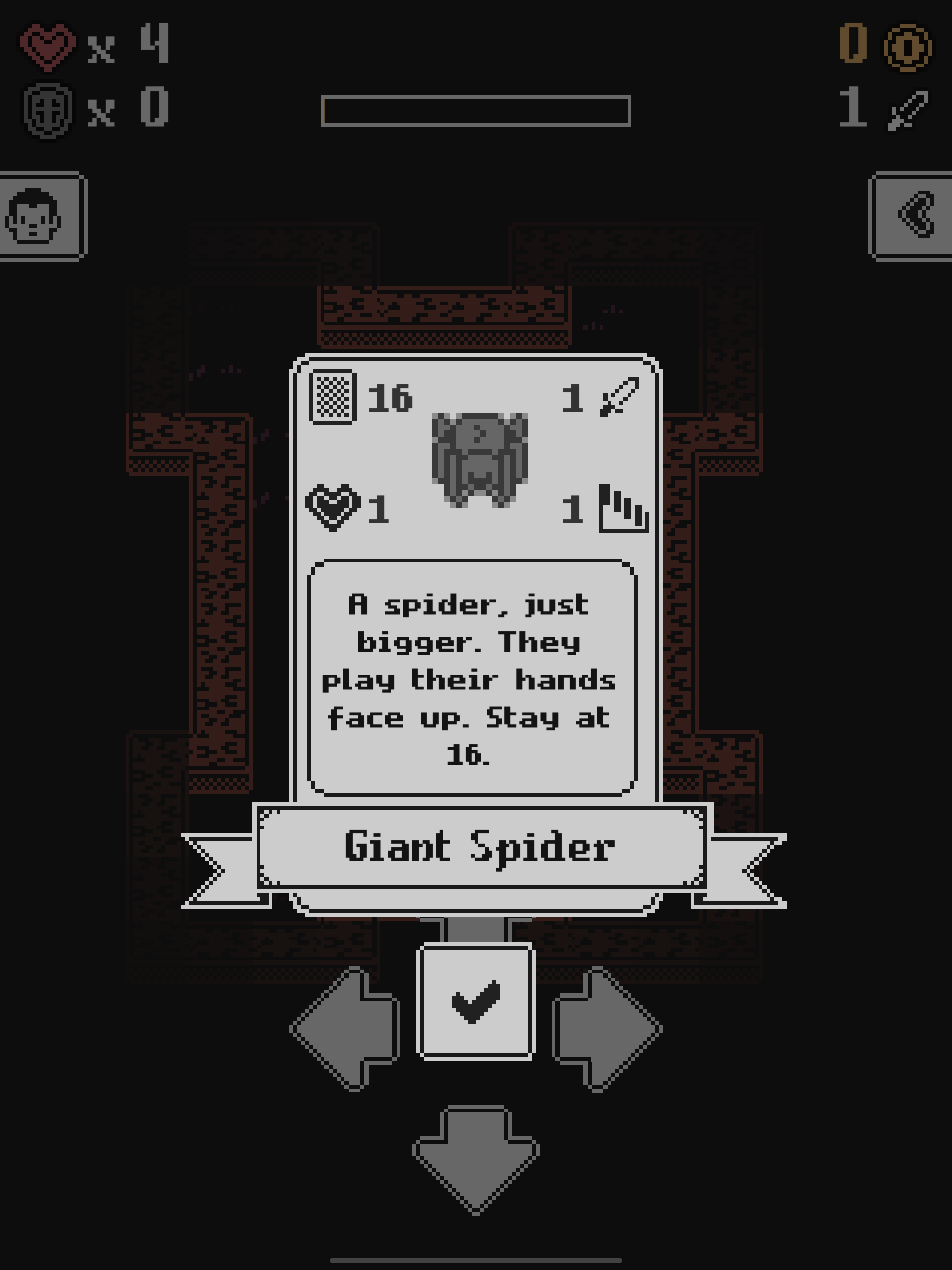Click the hand size icon on the card
Image resolution: width=952 pixels, height=1270 pixels.
pos(623,511)
